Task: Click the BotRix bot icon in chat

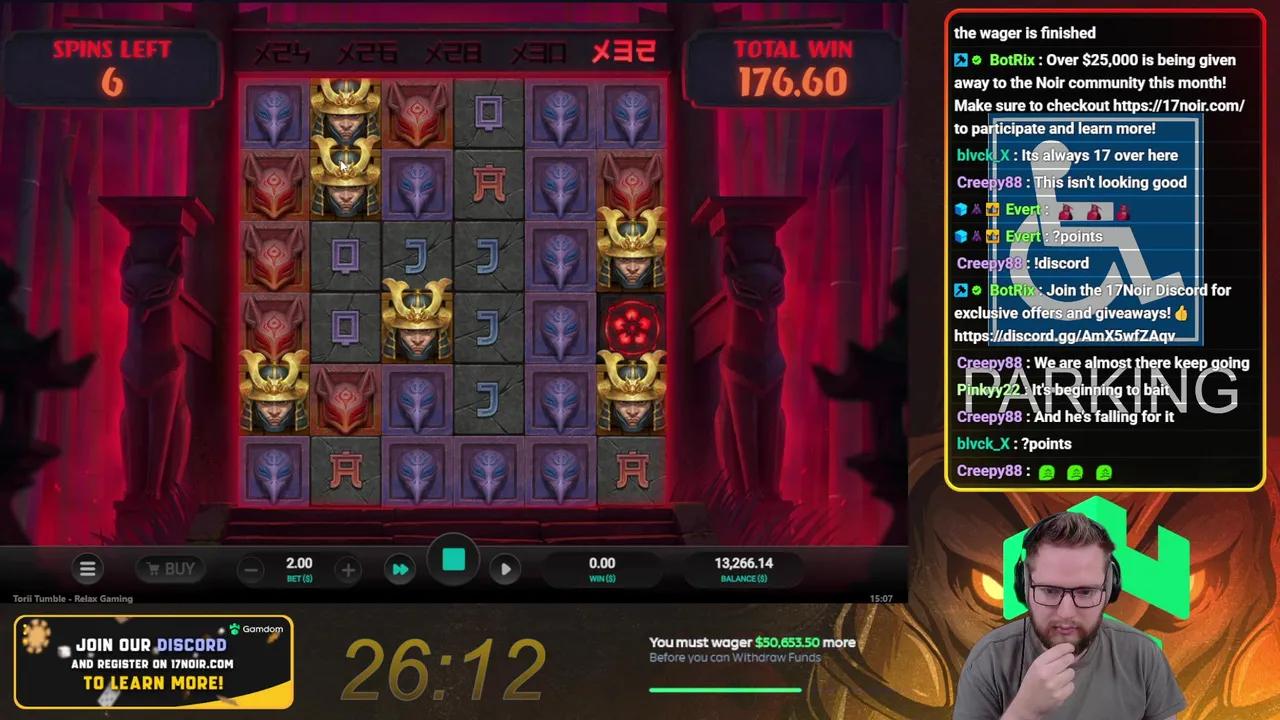Action: click(x=961, y=60)
